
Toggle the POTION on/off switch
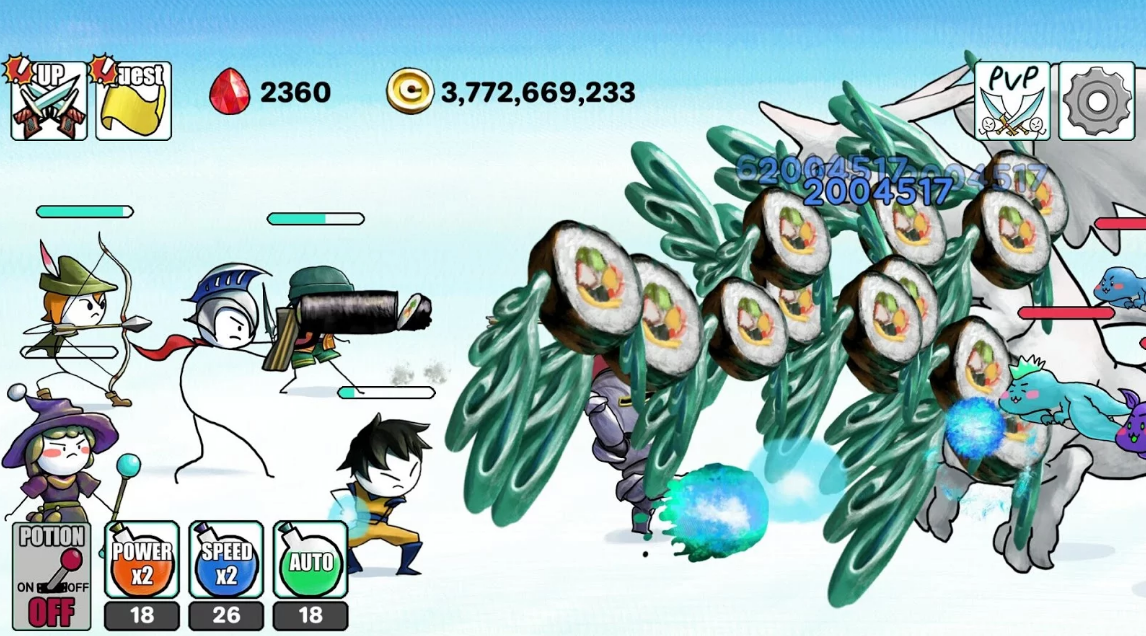click(x=51, y=577)
